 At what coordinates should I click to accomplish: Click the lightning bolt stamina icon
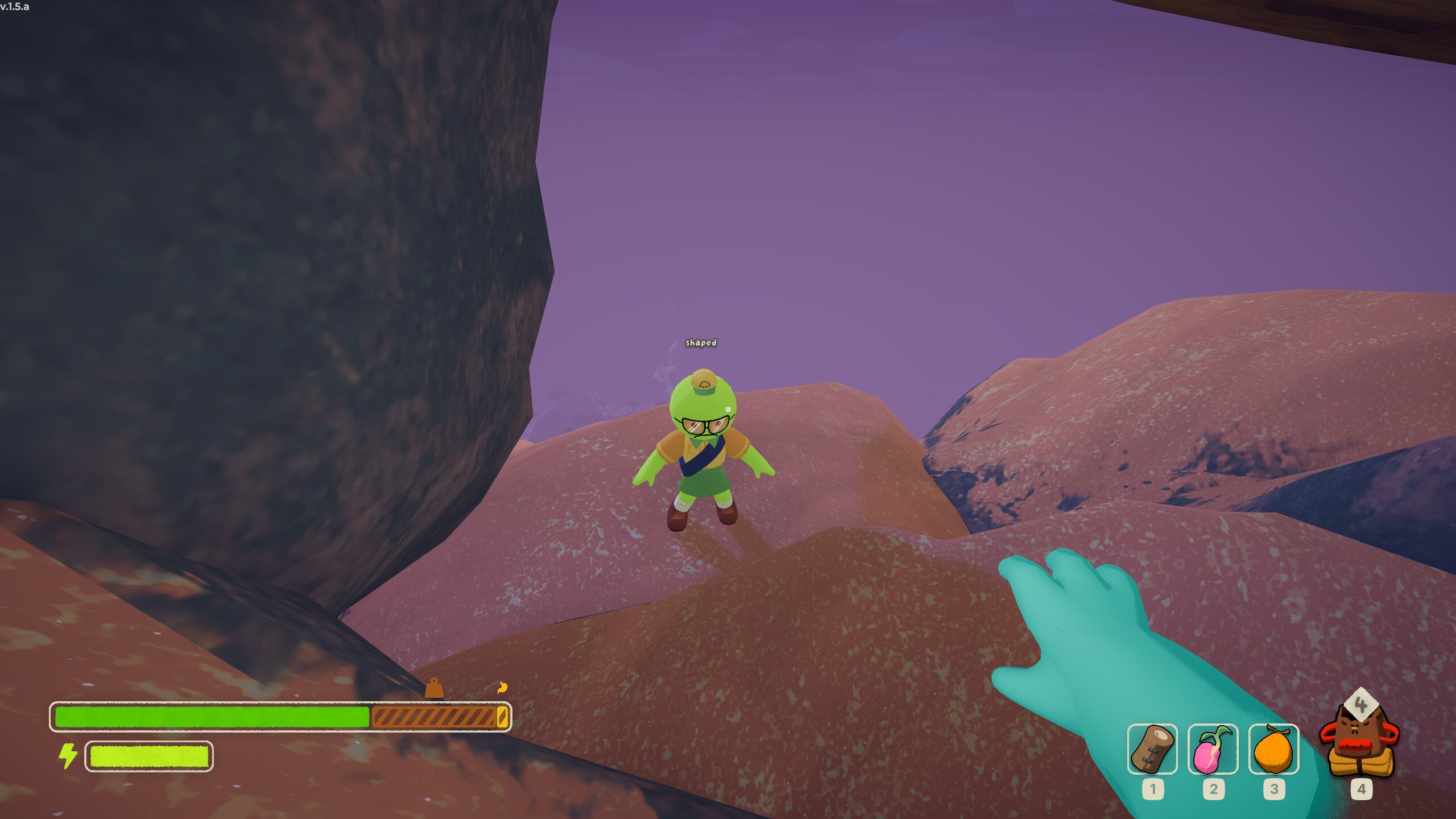[69, 756]
